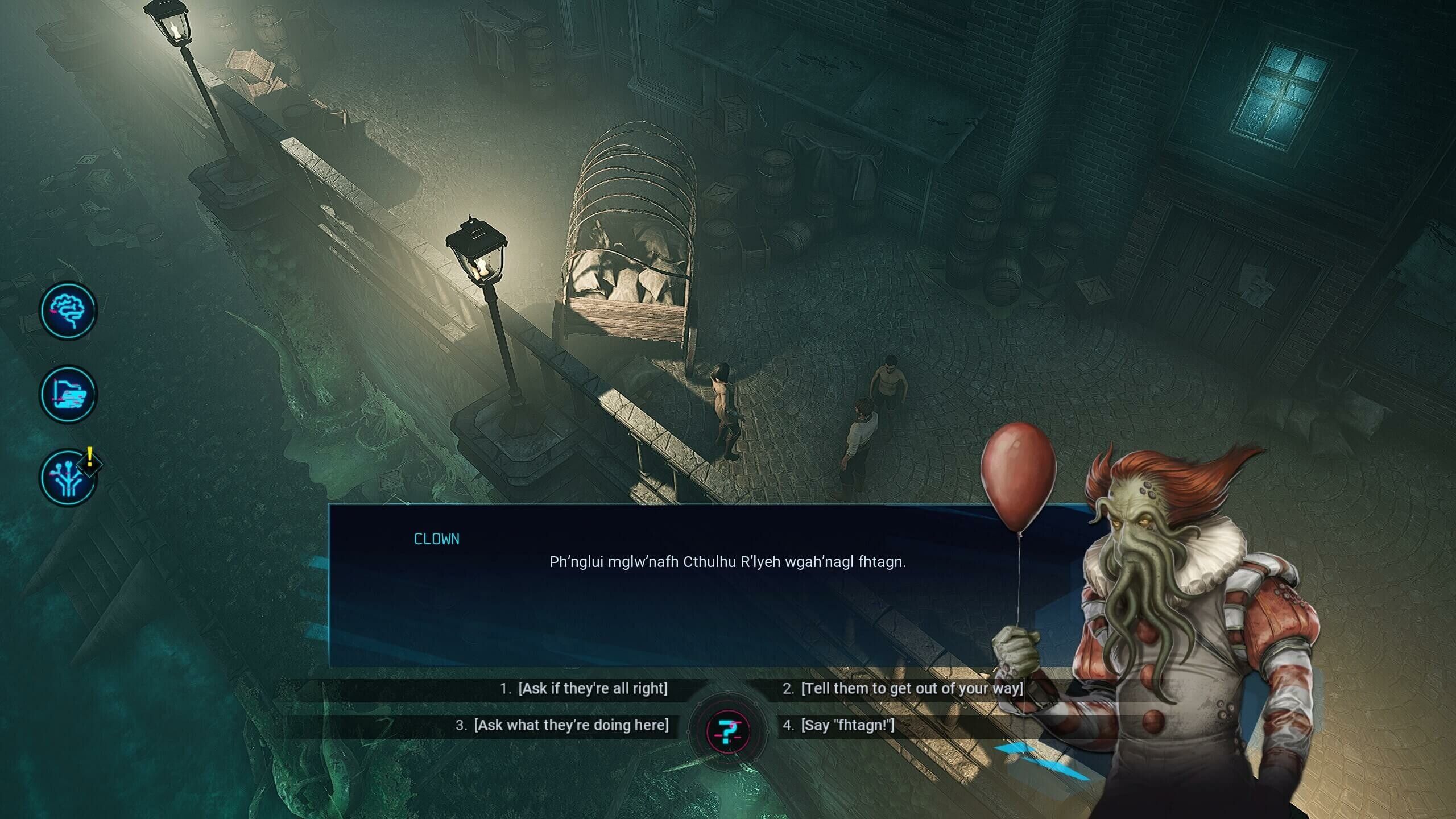This screenshot has height=819, width=1456.
Task: Open the brain icon menu
Action: click(68, 311)
